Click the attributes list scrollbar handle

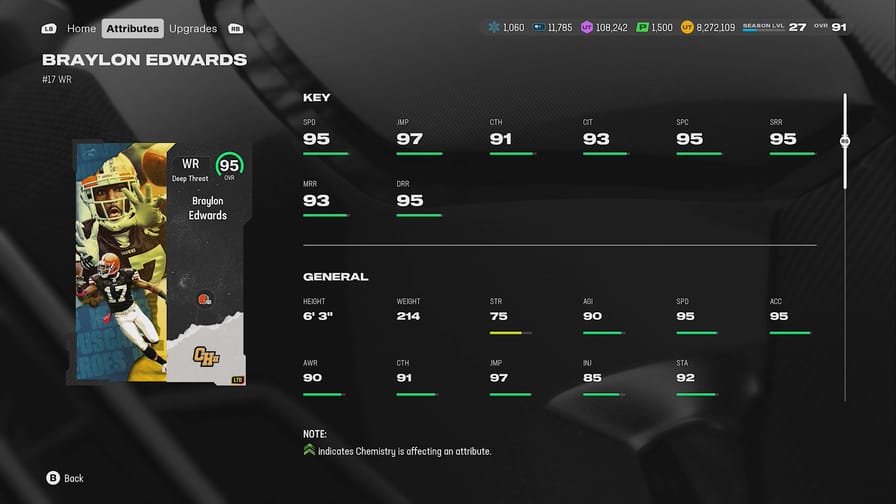pyautogui.click(x=845, y=142)
